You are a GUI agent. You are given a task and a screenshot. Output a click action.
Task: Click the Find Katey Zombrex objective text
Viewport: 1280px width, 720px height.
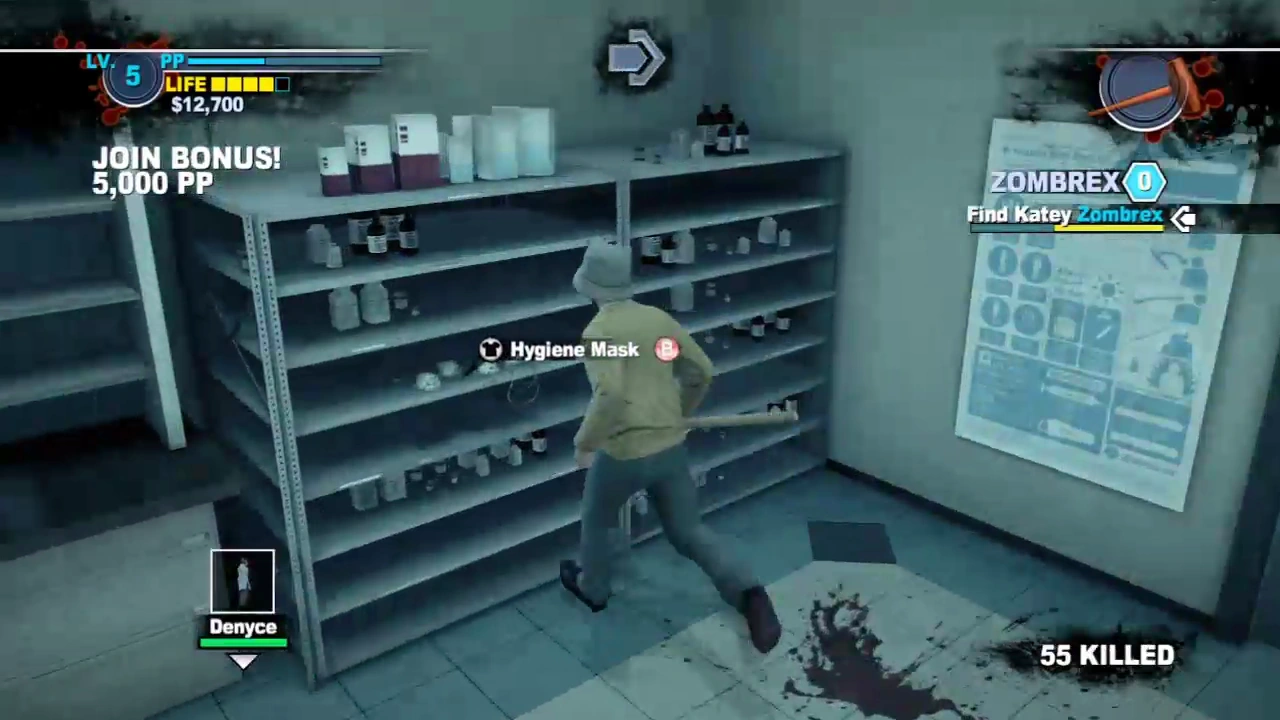pos(1063,215)
